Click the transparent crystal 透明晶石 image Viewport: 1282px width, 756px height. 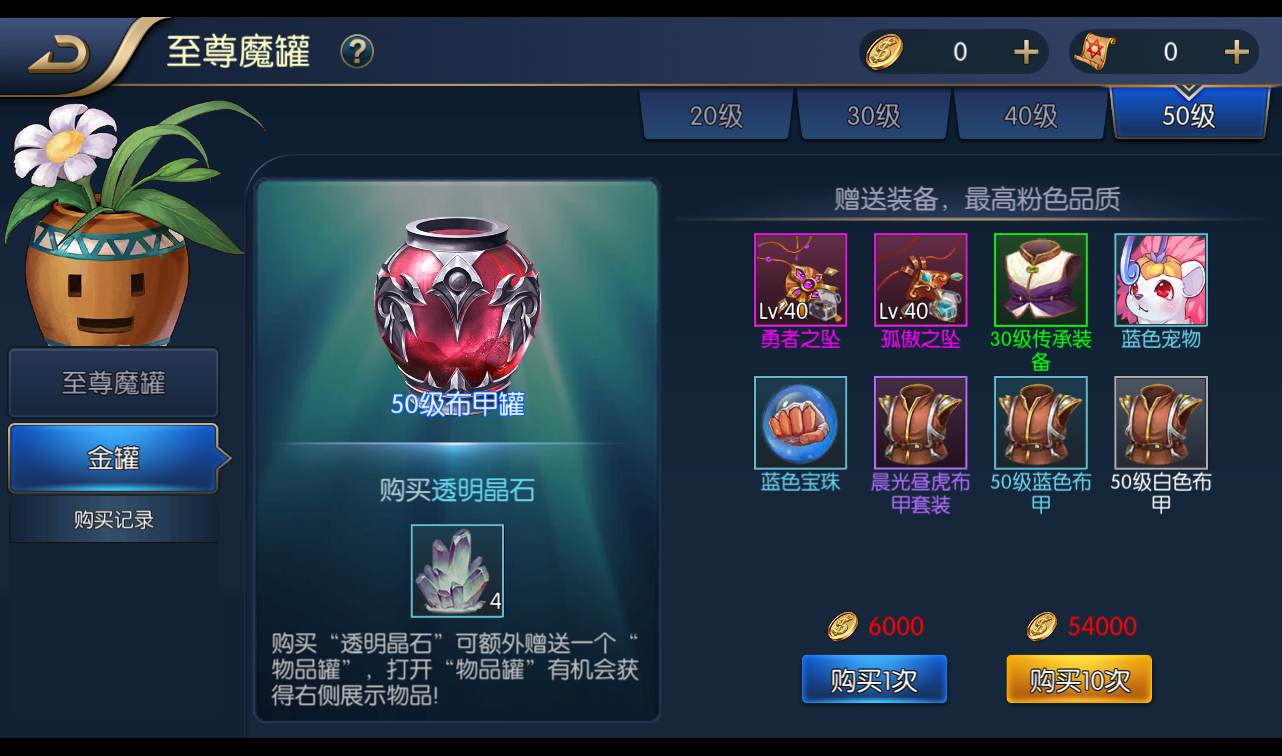pyautogui.click(x=455, y=571)
